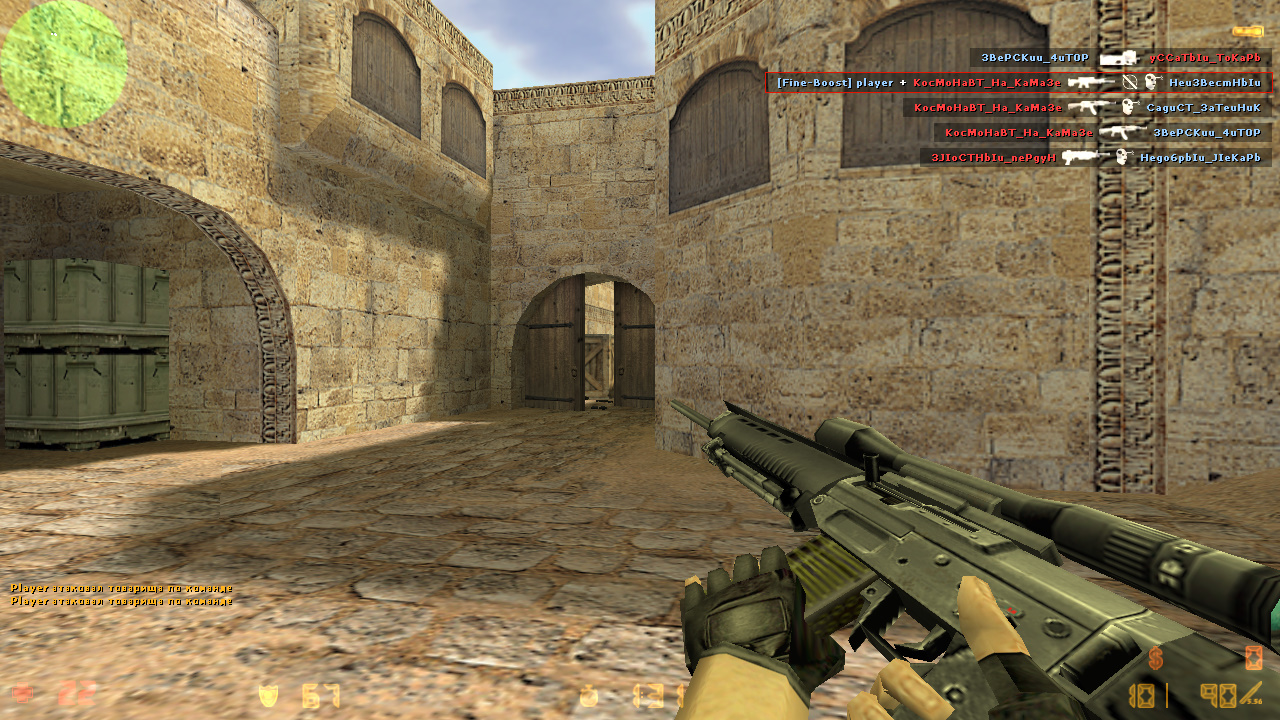Click the vertical ammo divider between 10 and 90
The width and height of the screenshot is (1280, 720).
pyautogui.click(x=1167, y=695)
